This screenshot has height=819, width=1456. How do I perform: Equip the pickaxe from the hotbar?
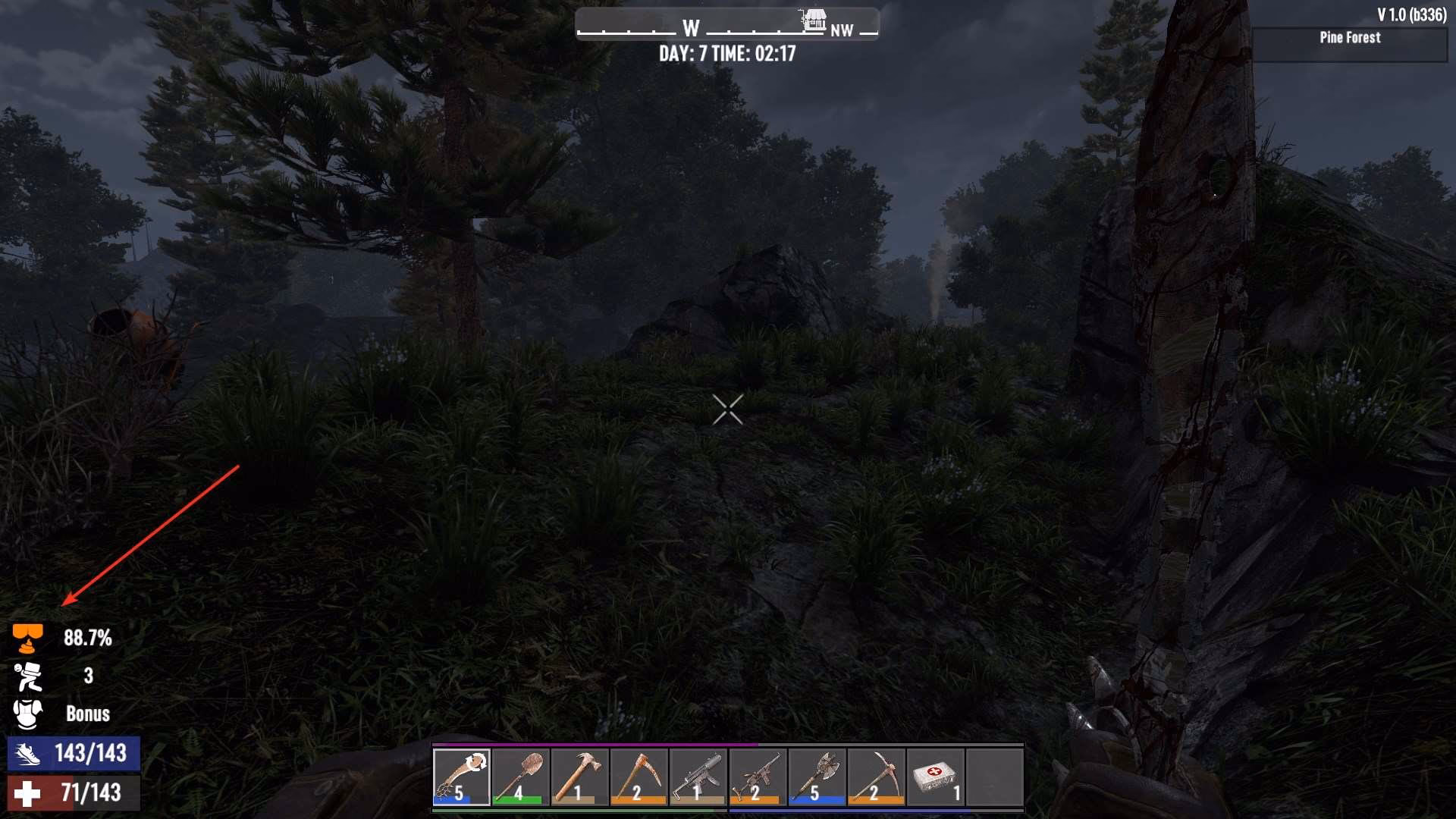875,777
